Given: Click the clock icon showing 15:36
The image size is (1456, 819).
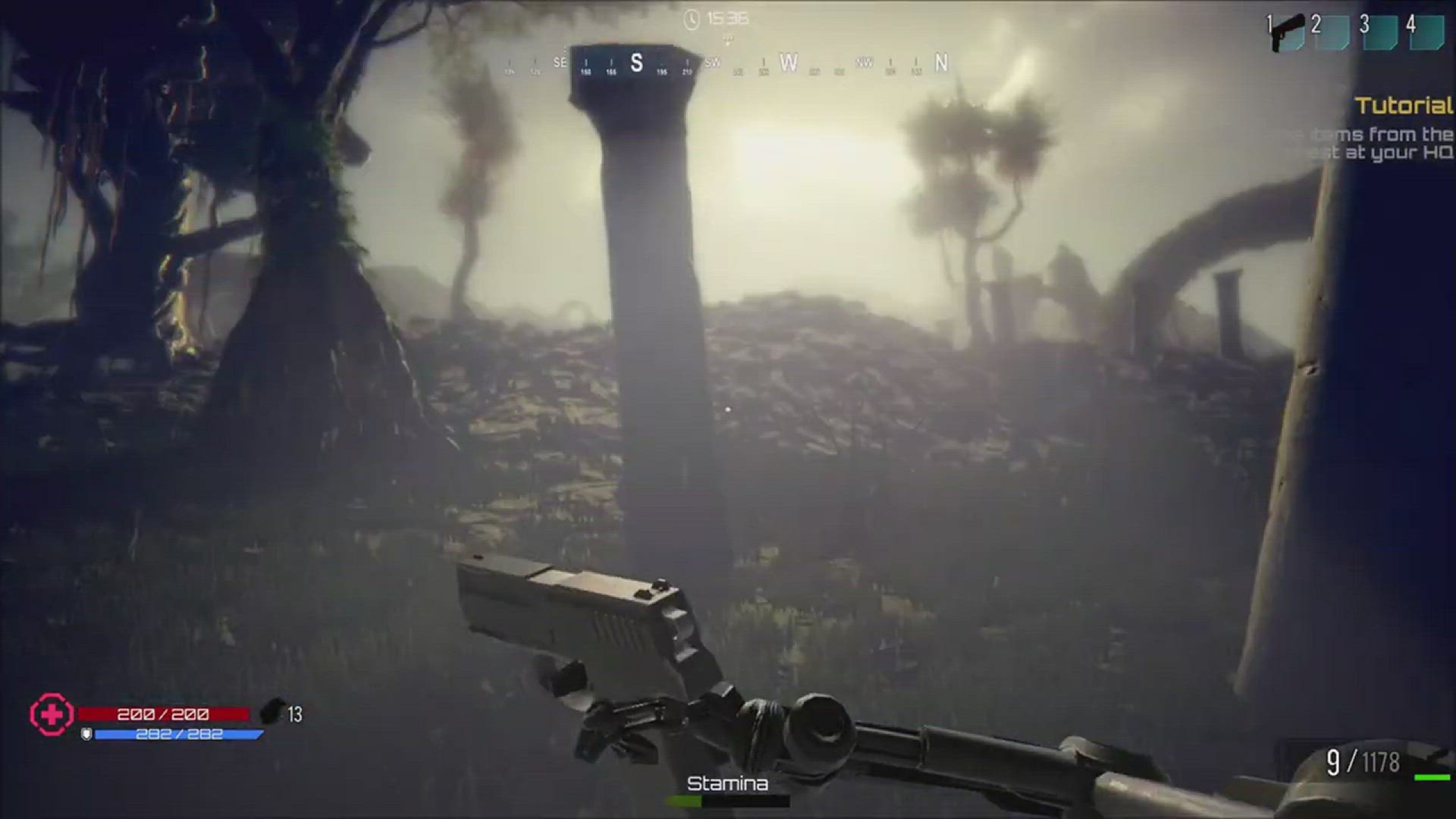Looking at the screenshot, I should pyautogui.click(x=692, y=18).
